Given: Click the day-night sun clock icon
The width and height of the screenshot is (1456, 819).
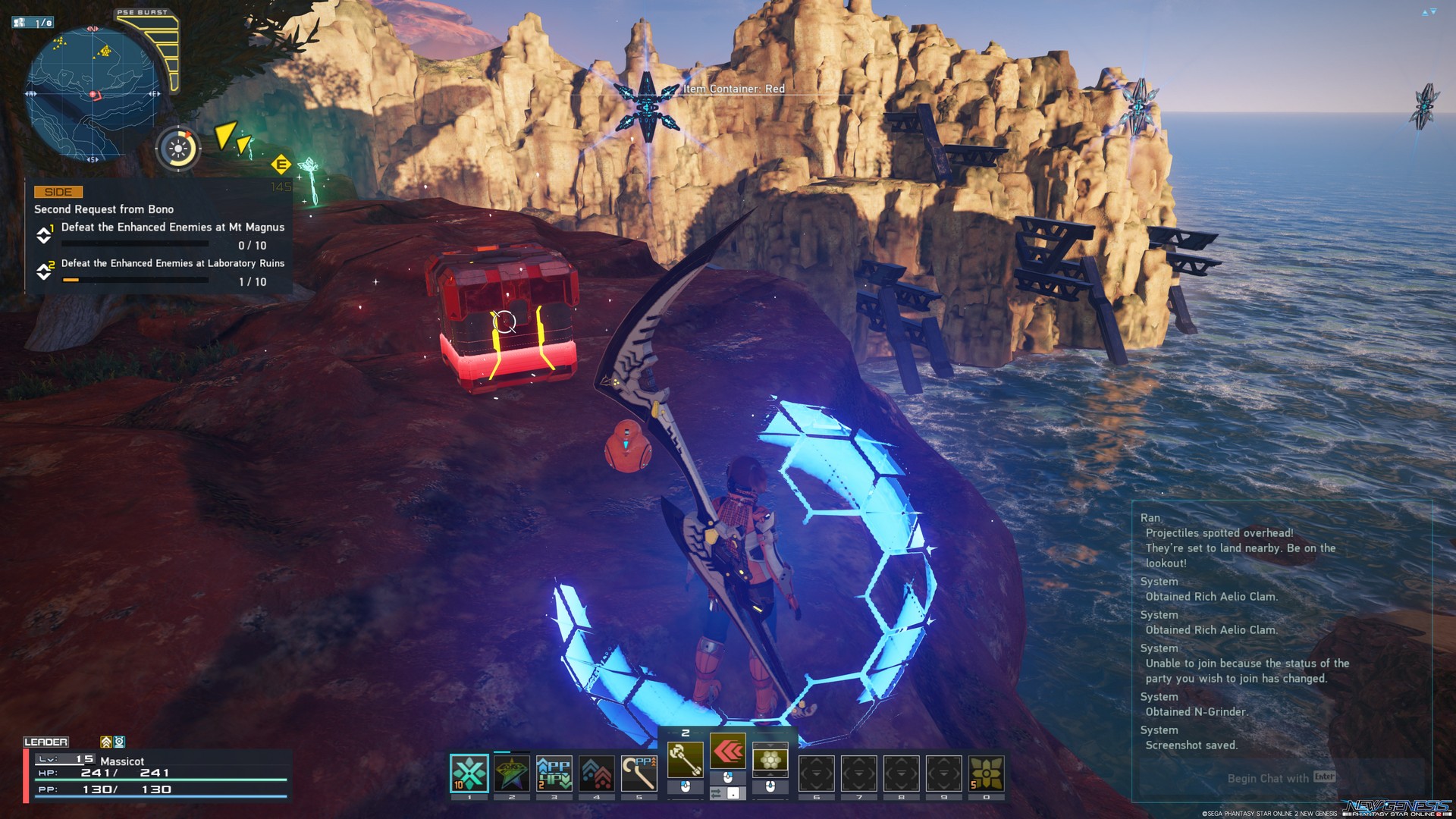Looking at the screenshot, I should click(x=178, y=148).
